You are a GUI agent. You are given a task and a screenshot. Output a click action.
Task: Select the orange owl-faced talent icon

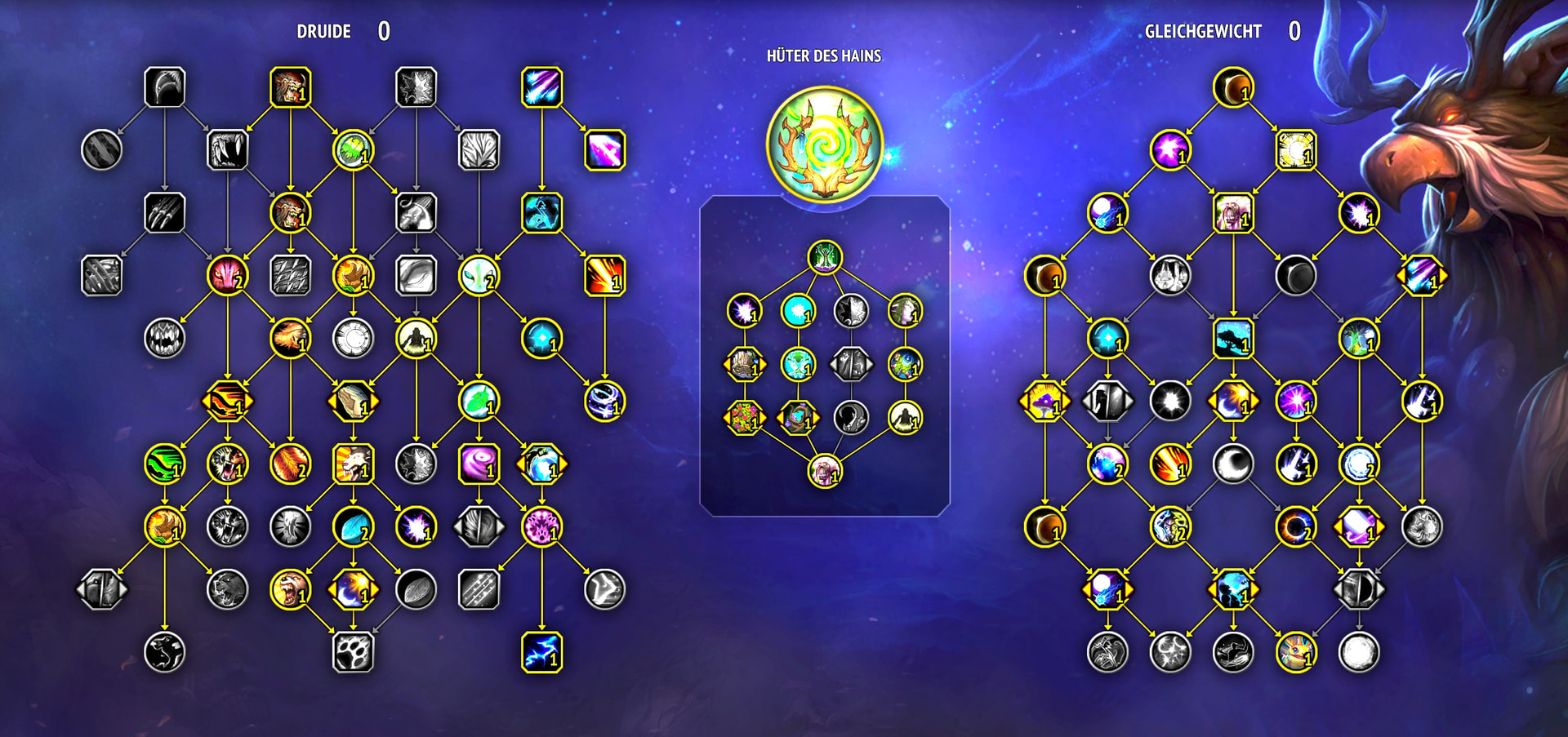[1295, 651]
